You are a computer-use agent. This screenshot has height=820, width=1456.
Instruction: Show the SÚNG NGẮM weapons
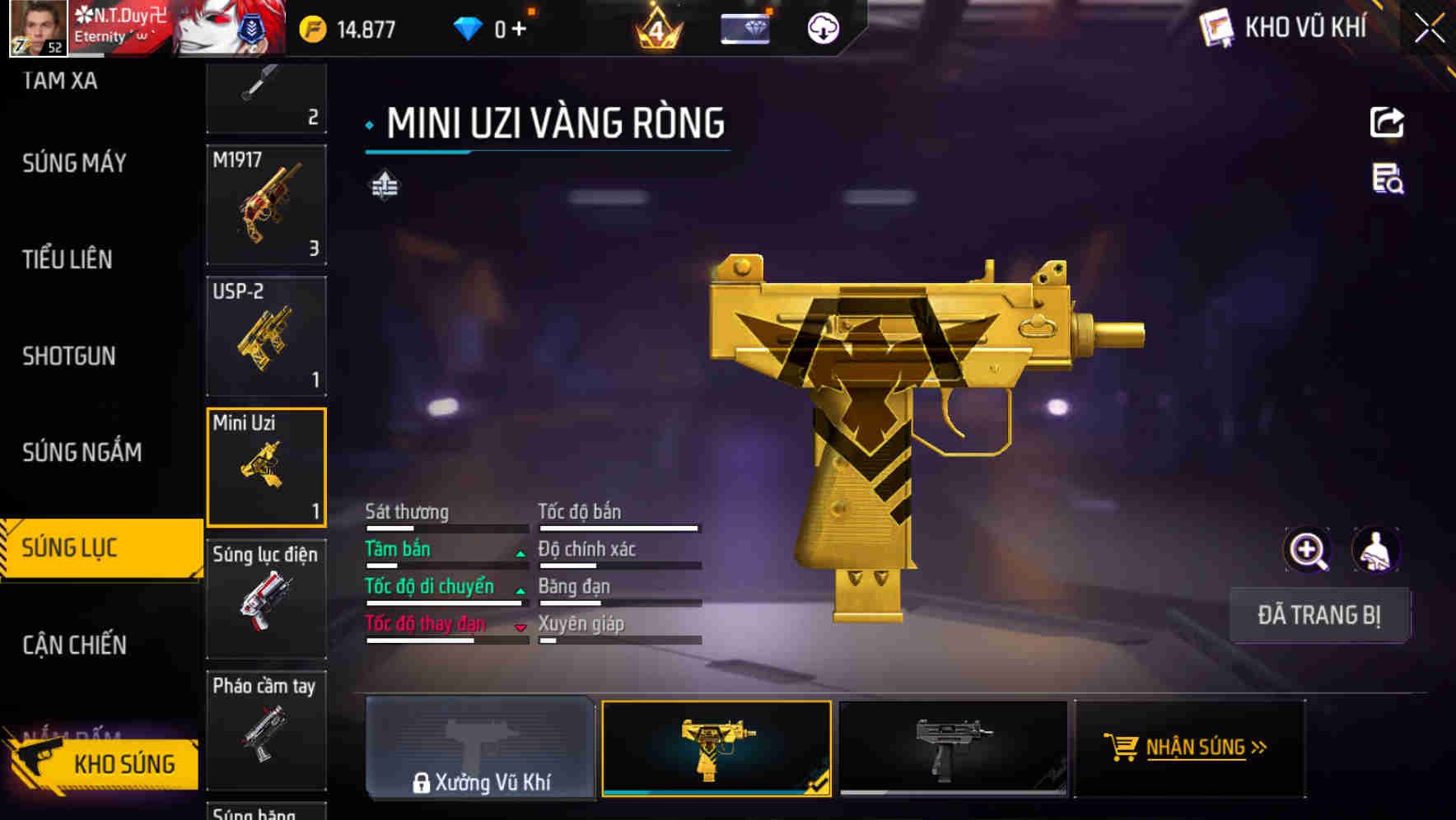coord(82,452)
